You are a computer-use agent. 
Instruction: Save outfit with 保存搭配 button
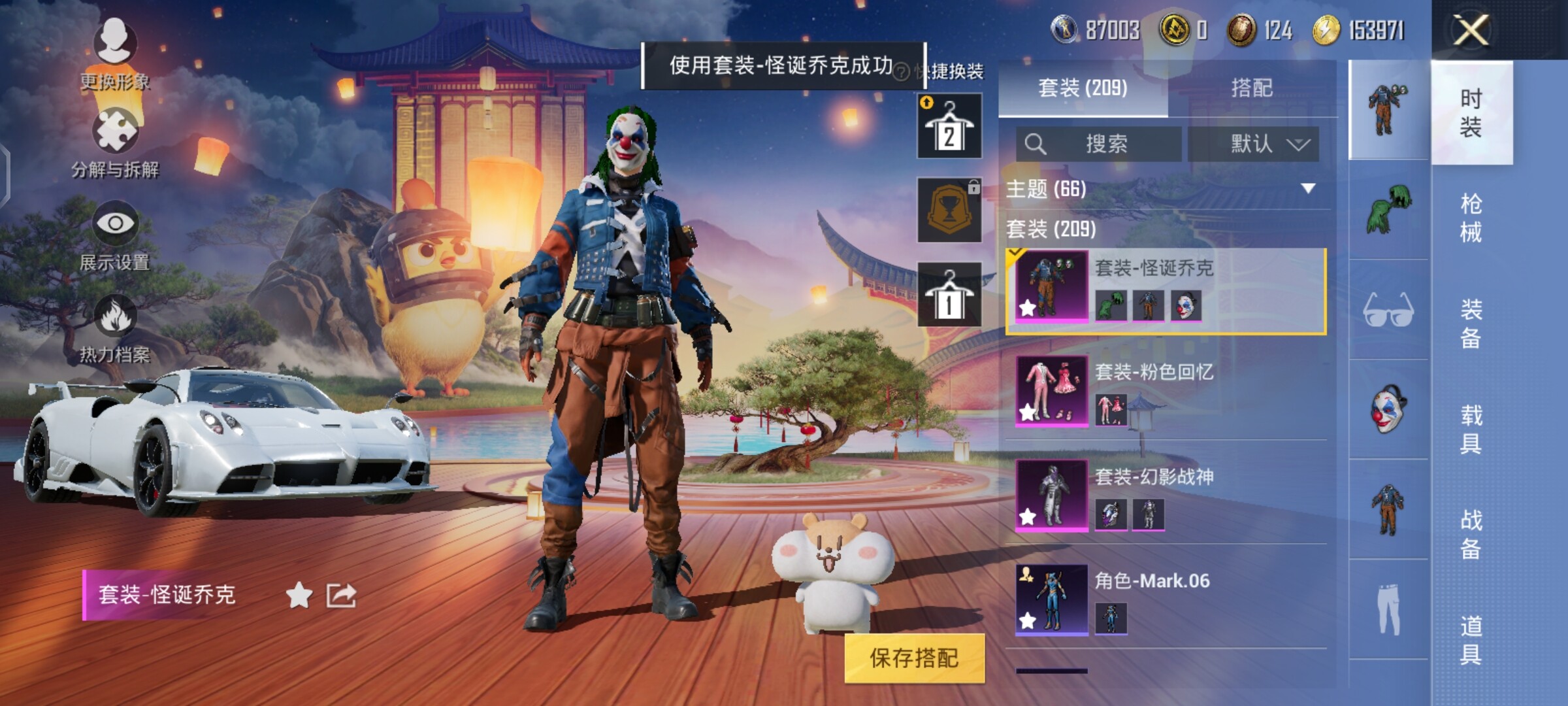click(914, 658)
